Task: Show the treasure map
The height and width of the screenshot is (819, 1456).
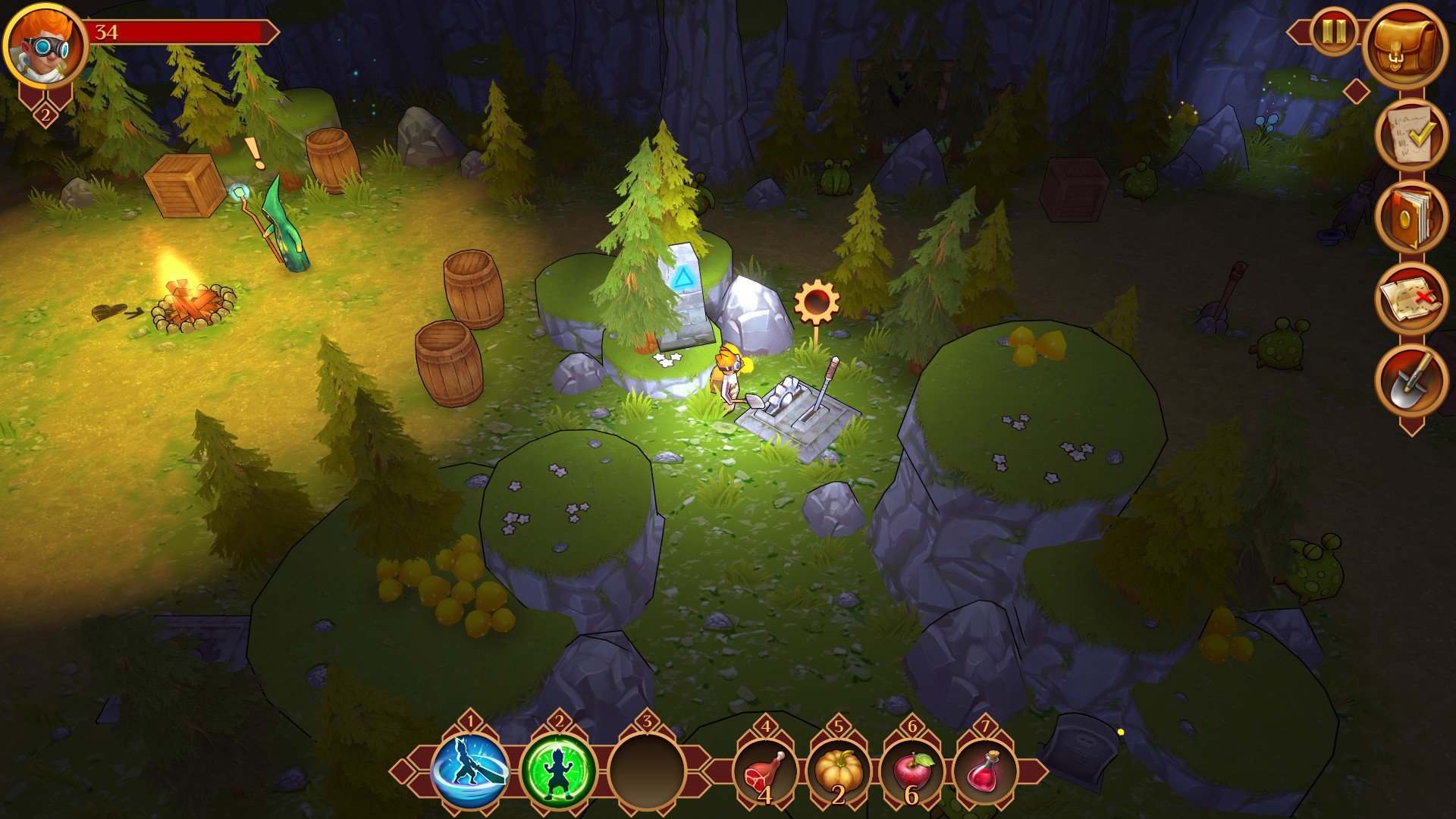Action: (x=1410, y=299)
